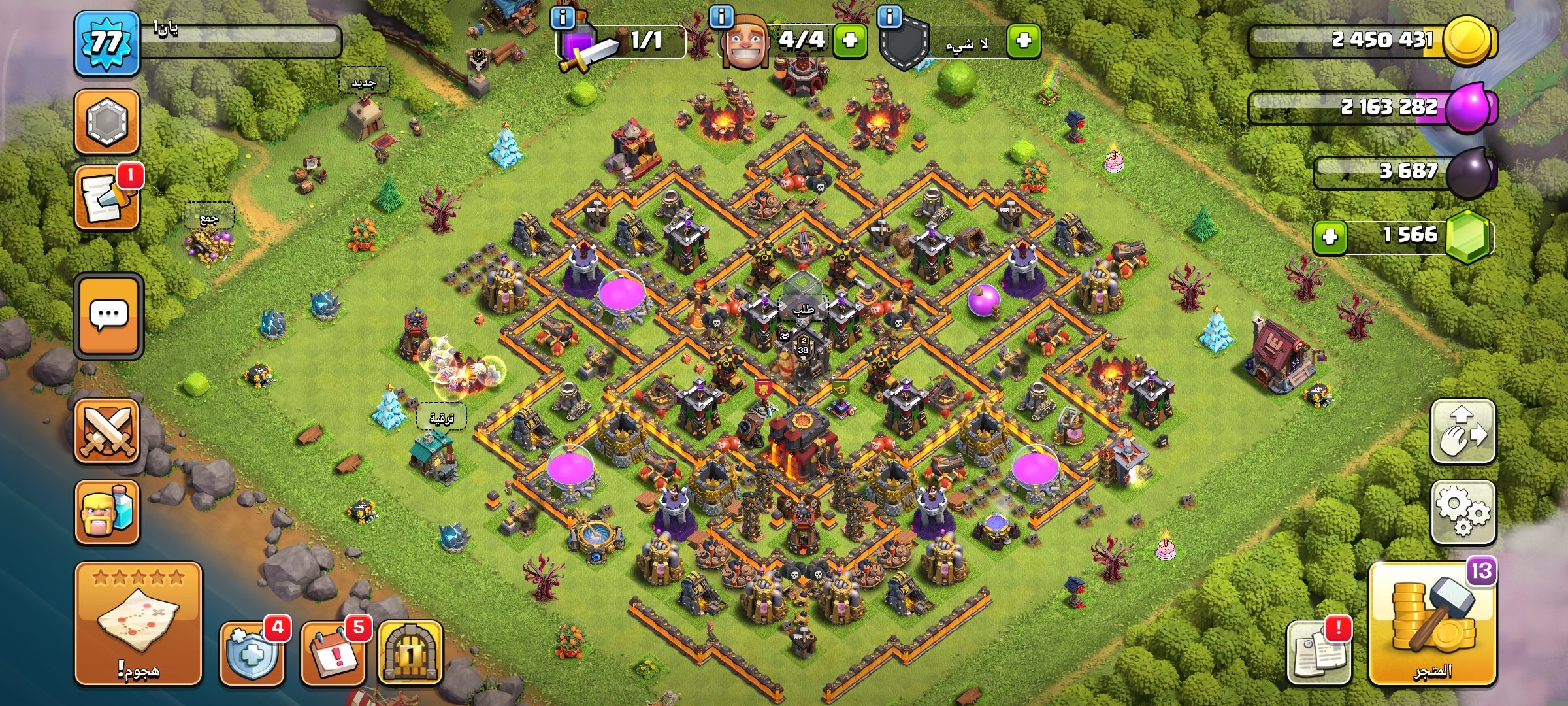The width and height of the screenshot is (1568, 706).
Task: Open the chat speech bubble
Action: click(x=108, y=316)
